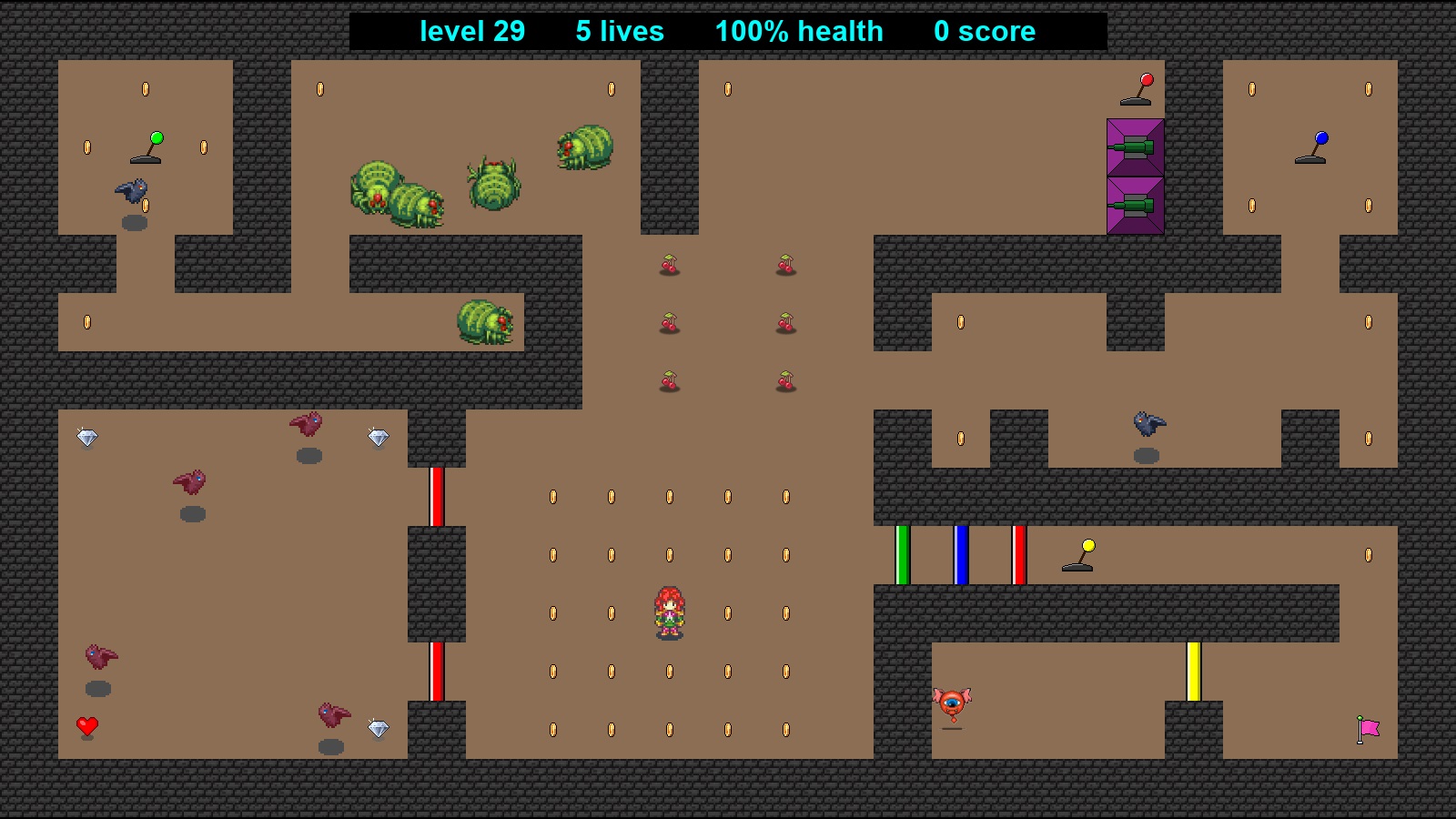Click the 100% health readout

pyautogui.click(x=798, y=31)
